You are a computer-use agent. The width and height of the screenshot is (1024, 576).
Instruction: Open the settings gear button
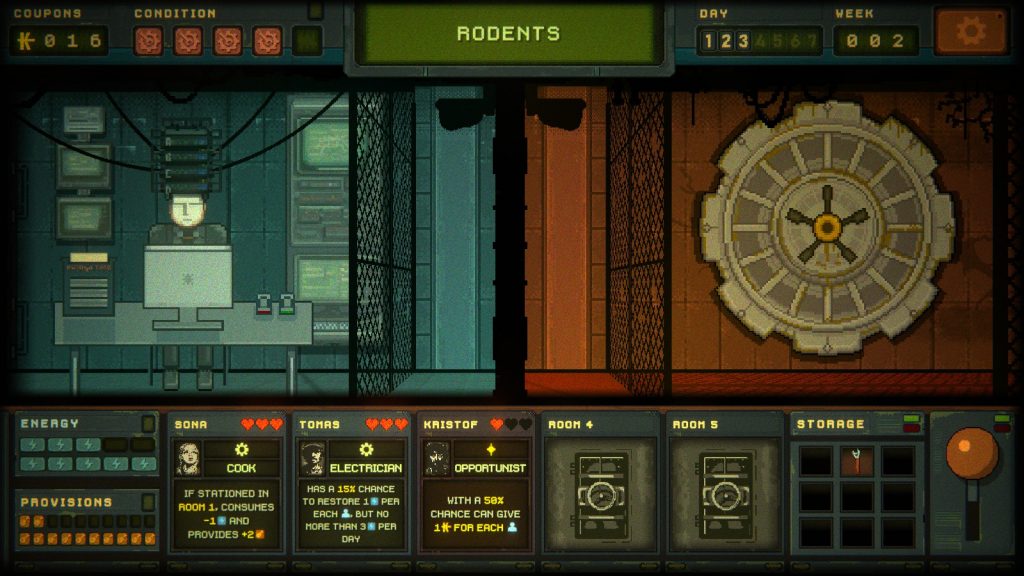(x=970, y=31)
